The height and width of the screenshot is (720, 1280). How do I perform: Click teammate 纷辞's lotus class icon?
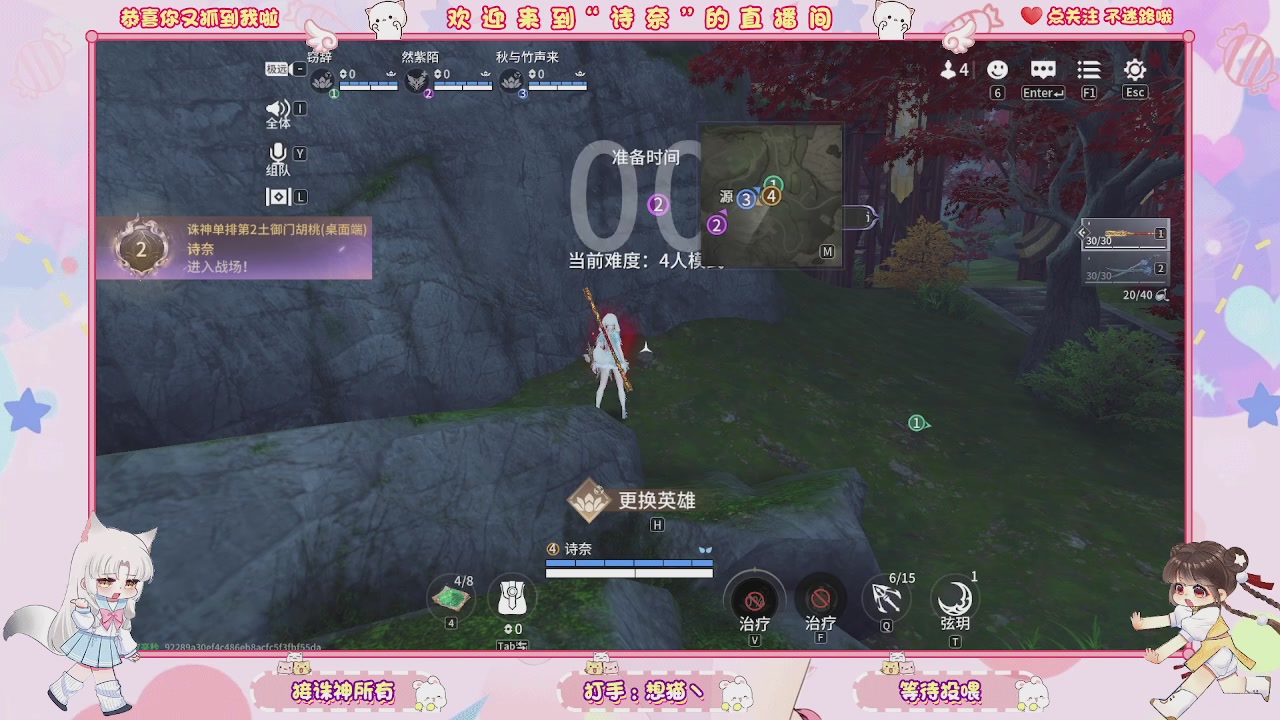point(322,81)
